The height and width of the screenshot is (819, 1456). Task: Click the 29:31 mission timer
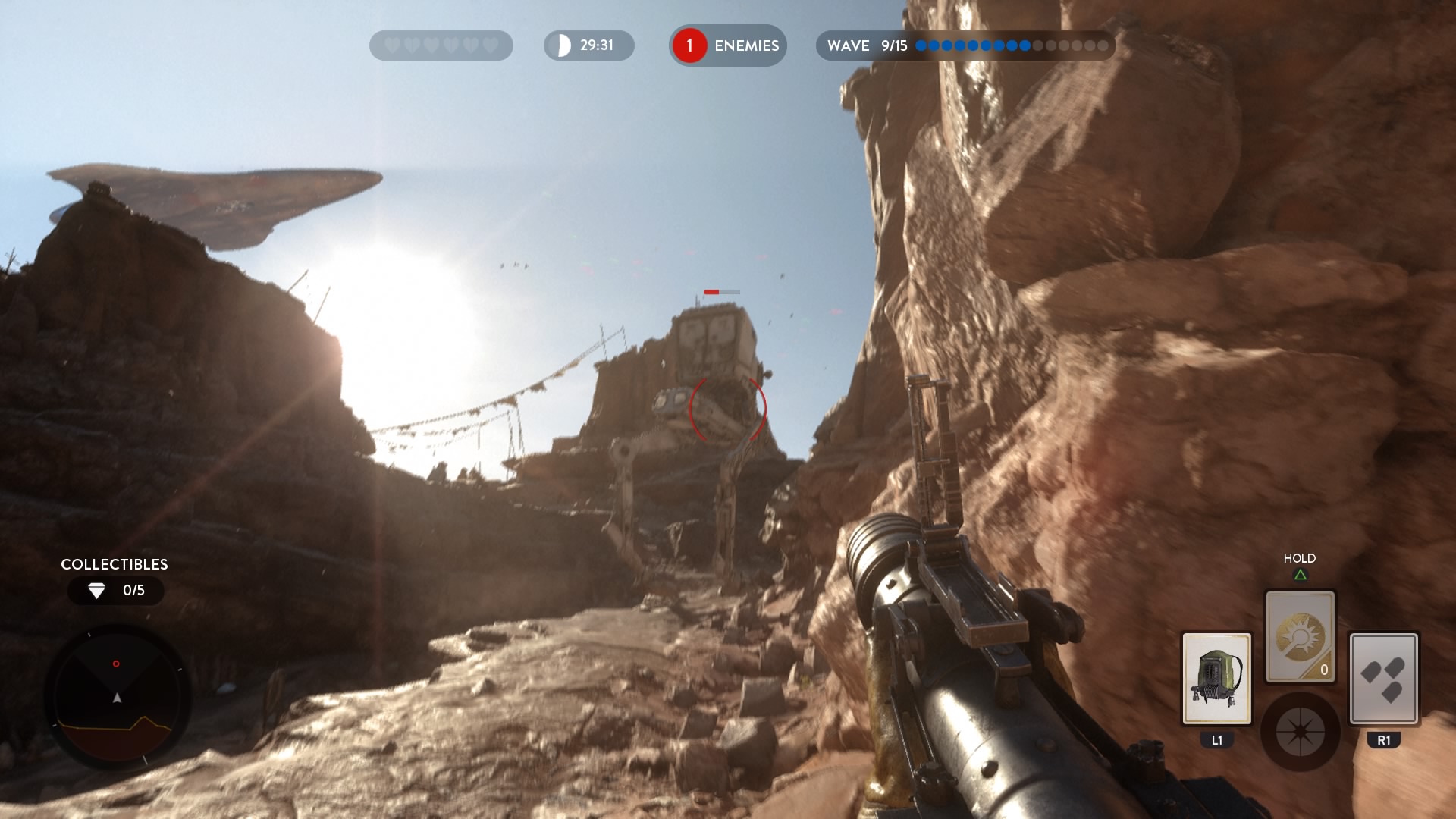click(596, 45)
